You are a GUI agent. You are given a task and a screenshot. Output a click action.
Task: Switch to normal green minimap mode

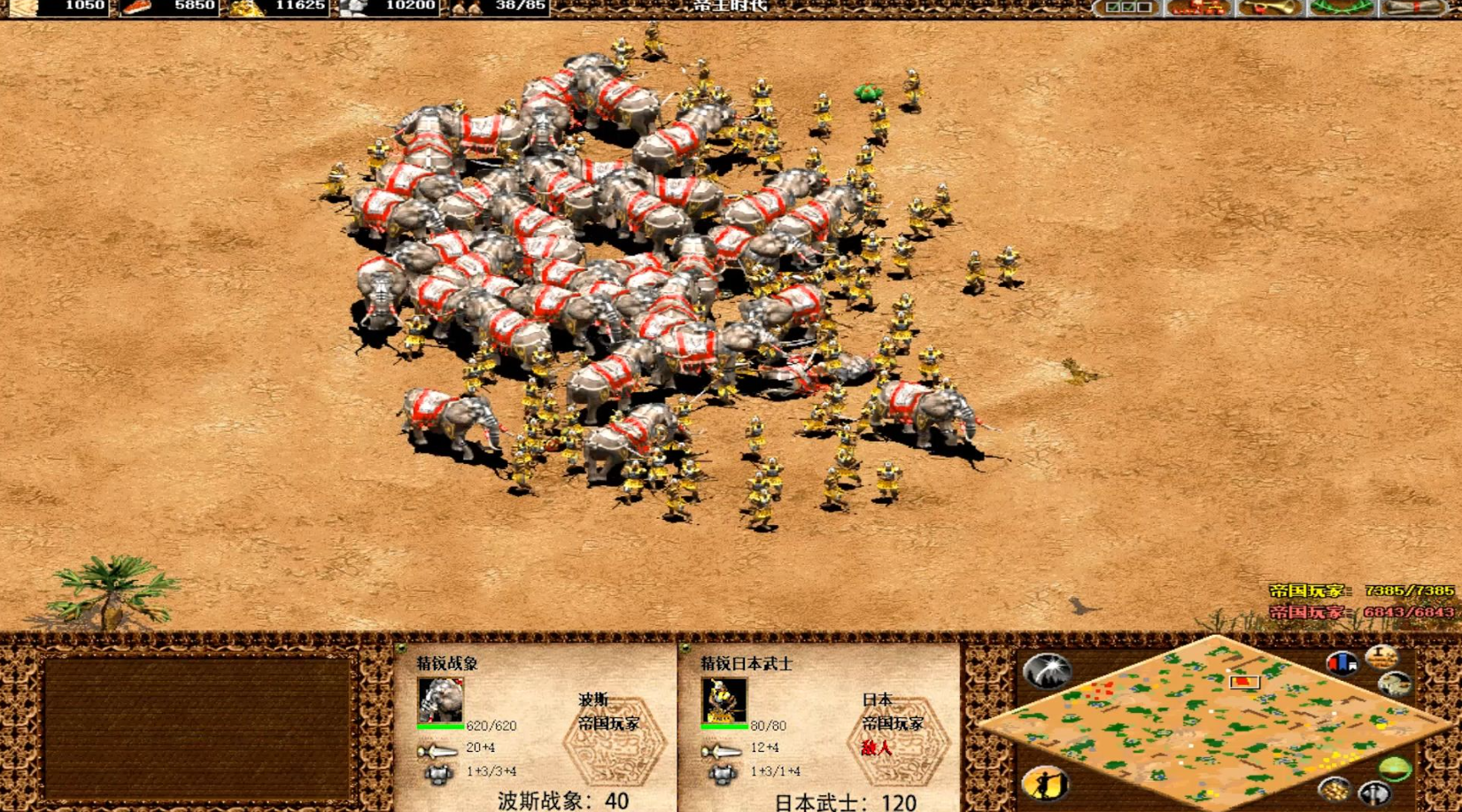pyautogui.click(x=1395, y=768)
